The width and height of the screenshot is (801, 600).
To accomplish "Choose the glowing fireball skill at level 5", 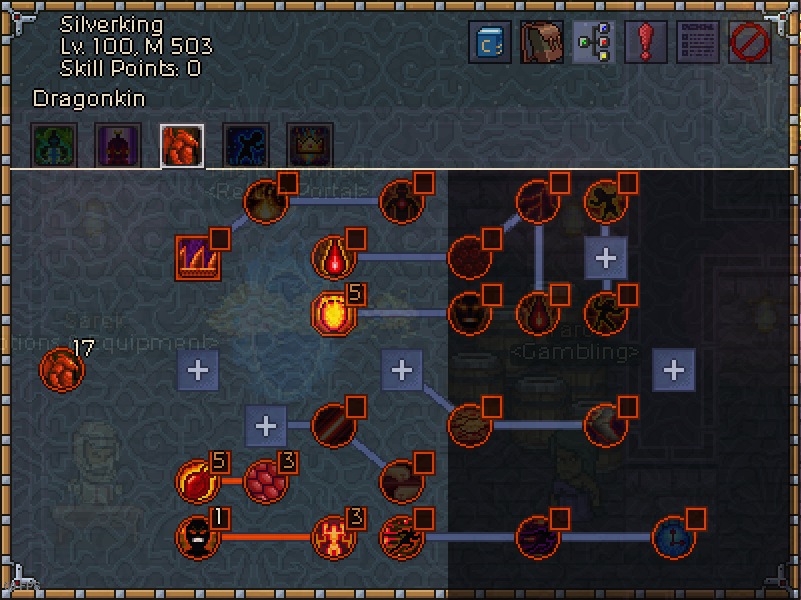I will coord(333,313).
